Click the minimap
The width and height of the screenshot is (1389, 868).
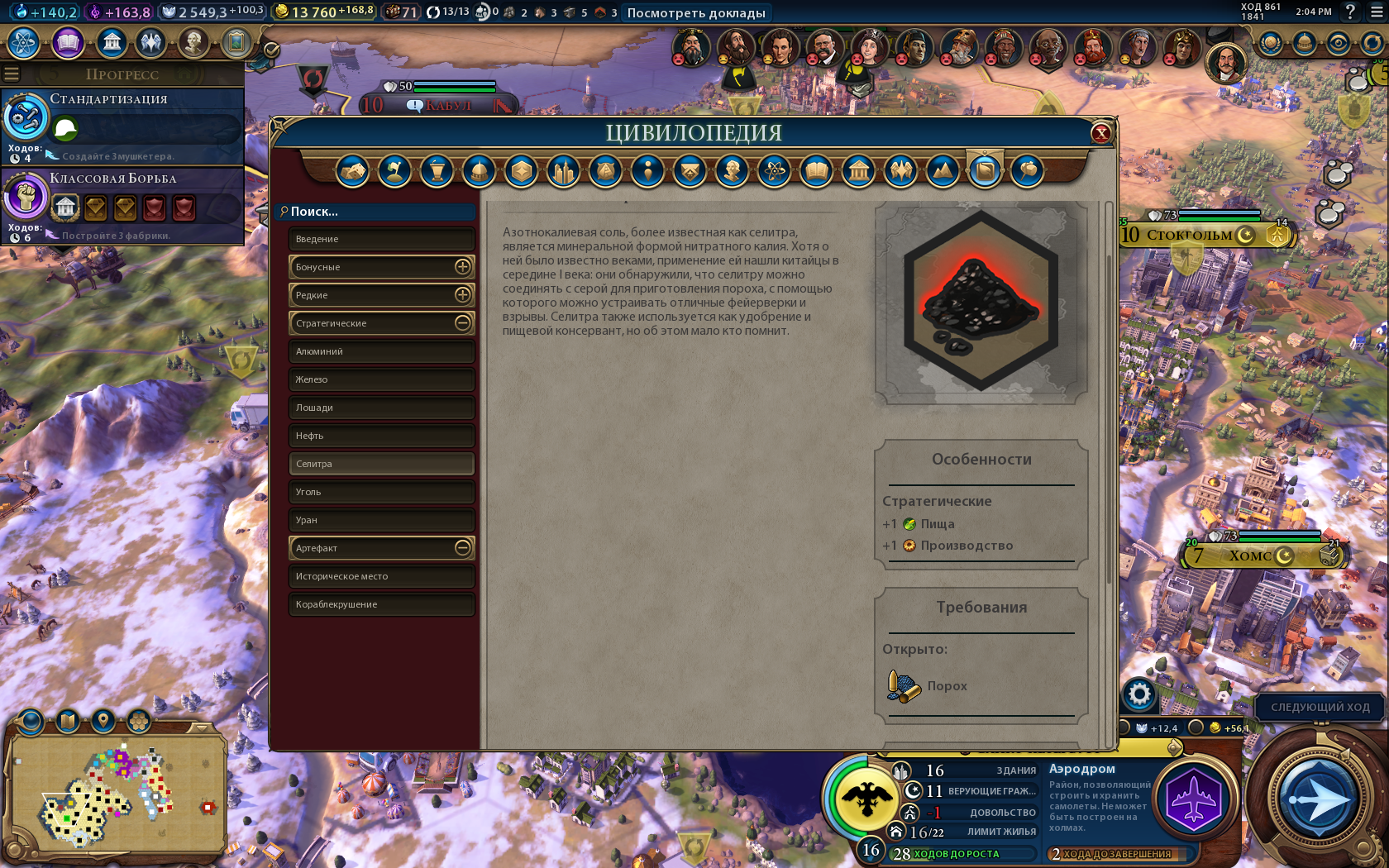116,794
